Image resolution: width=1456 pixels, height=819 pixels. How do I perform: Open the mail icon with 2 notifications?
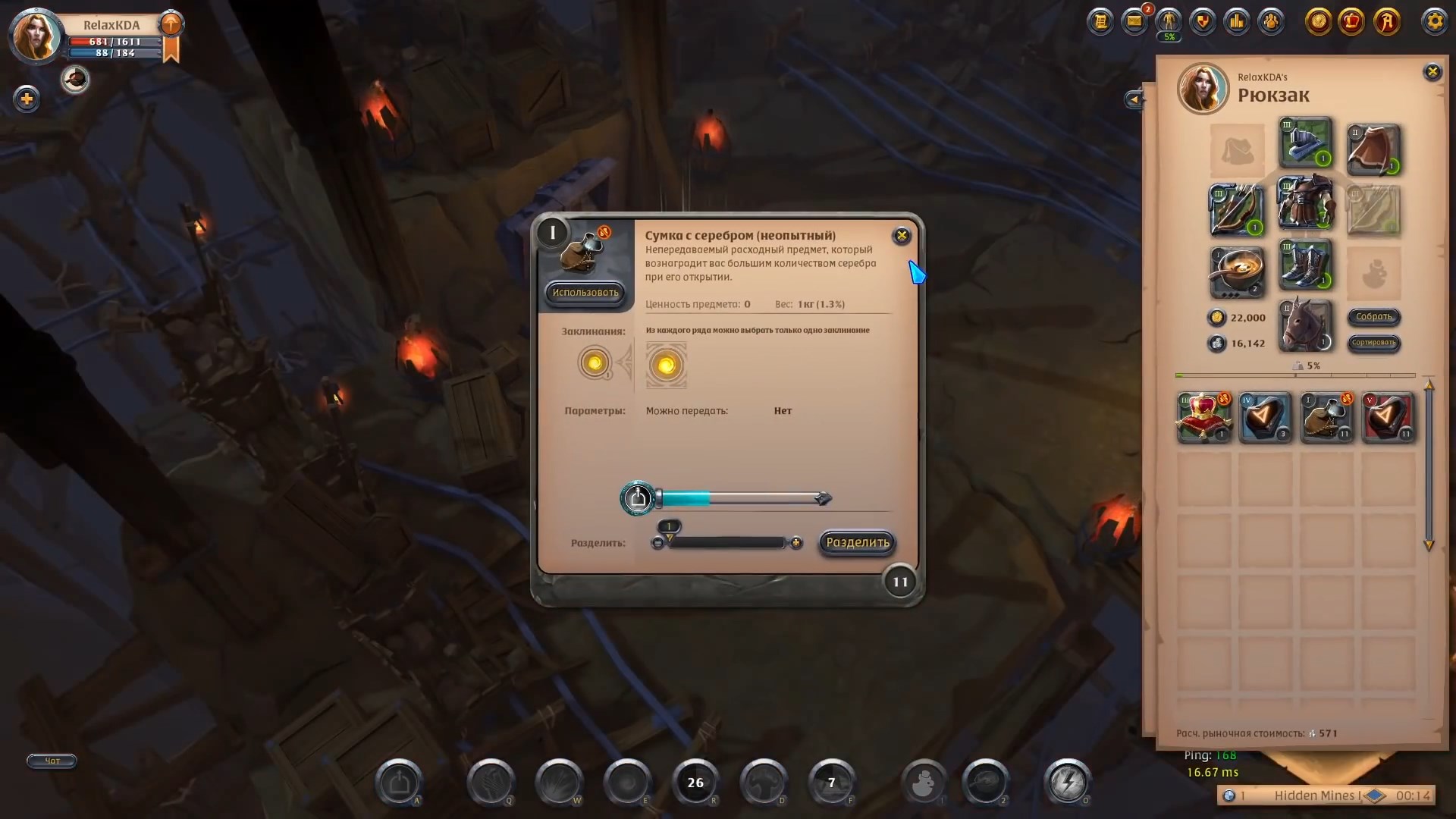[x=1135, y=22]
